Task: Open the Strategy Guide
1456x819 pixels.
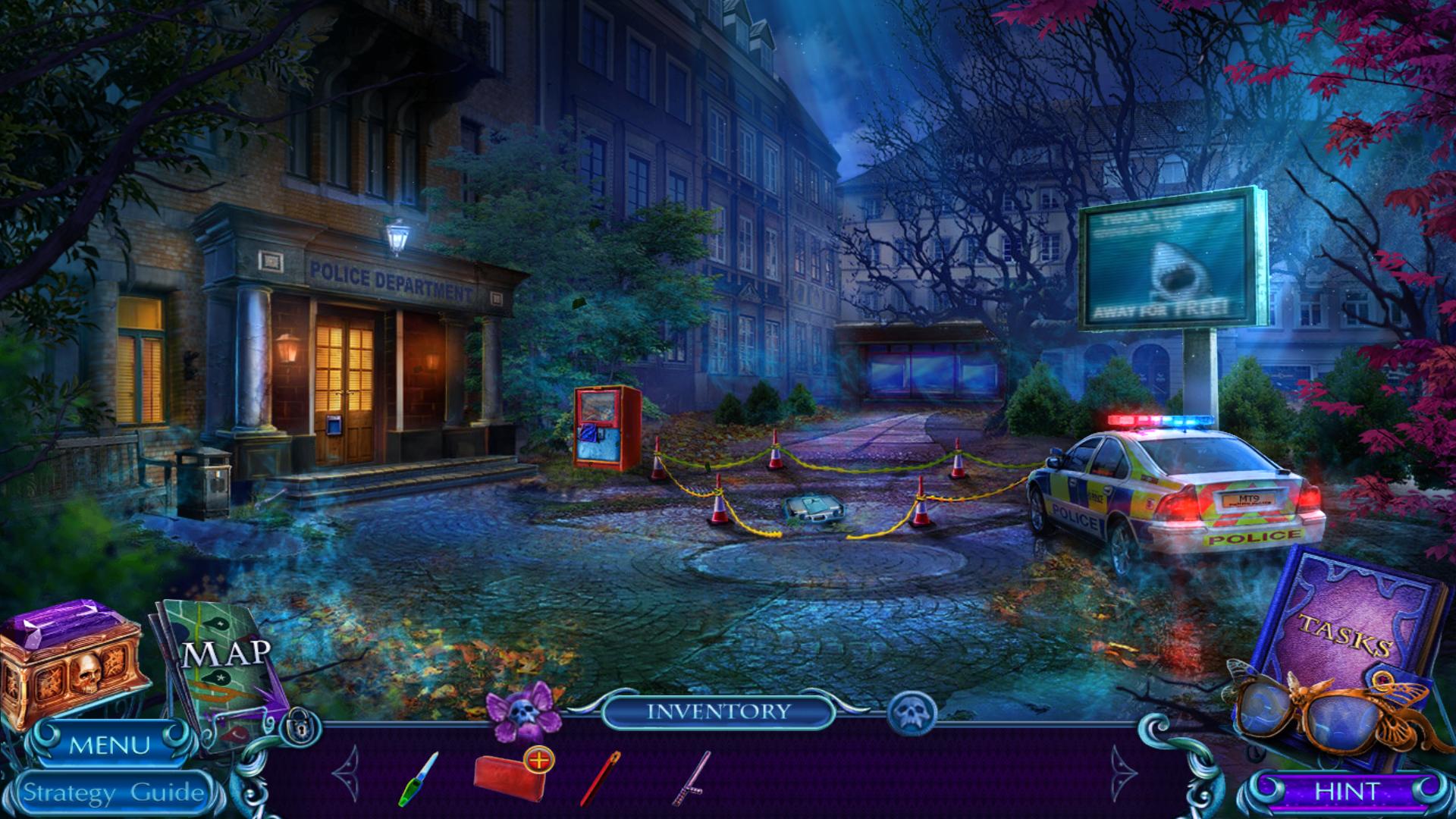Action: tap(114, 793)
